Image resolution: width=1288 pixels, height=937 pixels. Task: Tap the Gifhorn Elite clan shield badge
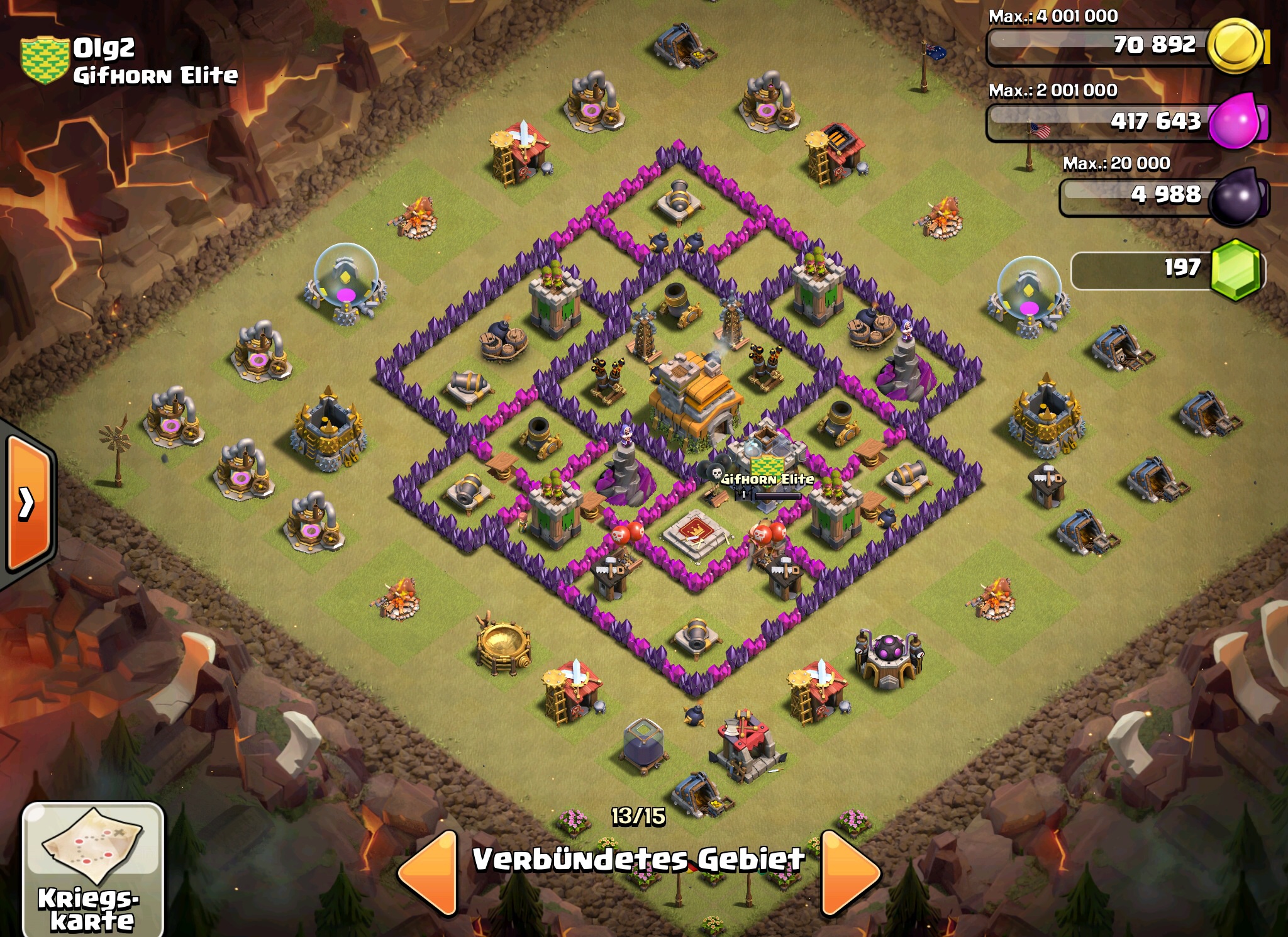(44, 60)
